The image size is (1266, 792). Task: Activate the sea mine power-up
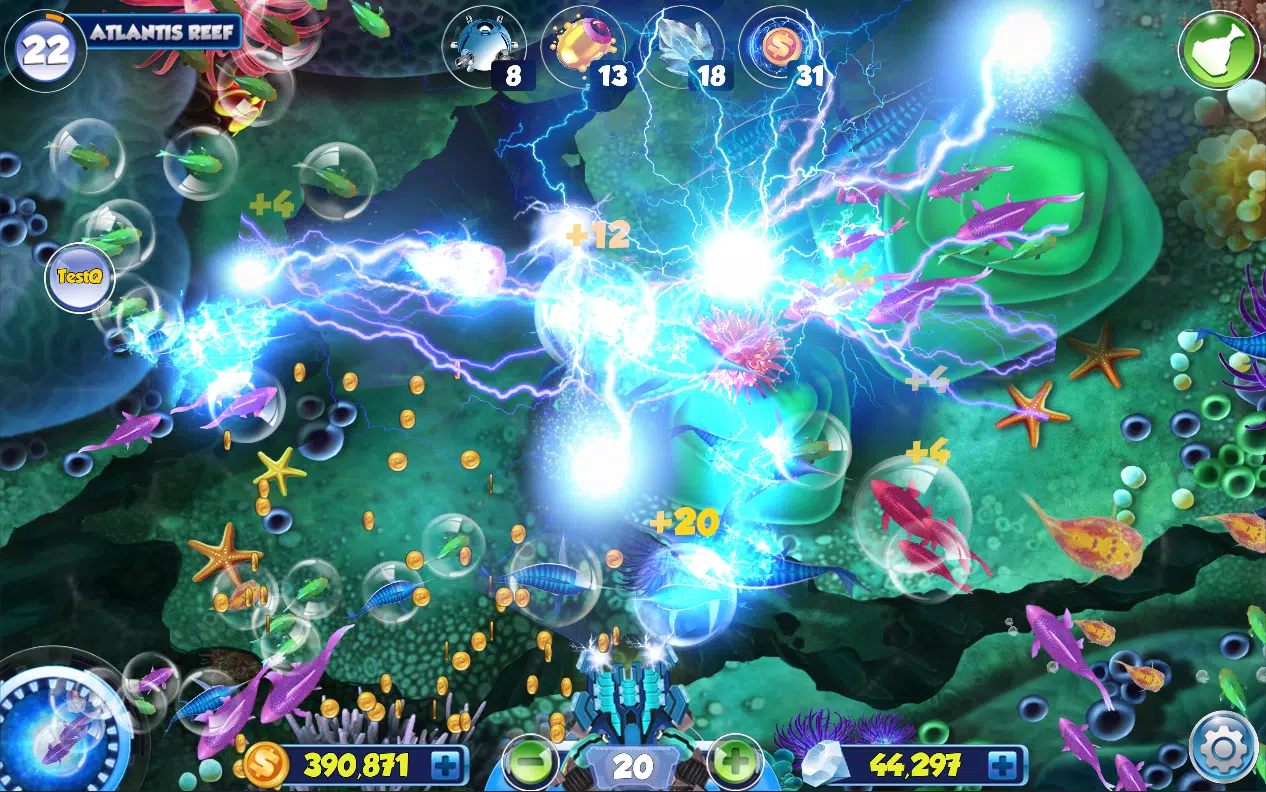(482, 47)
